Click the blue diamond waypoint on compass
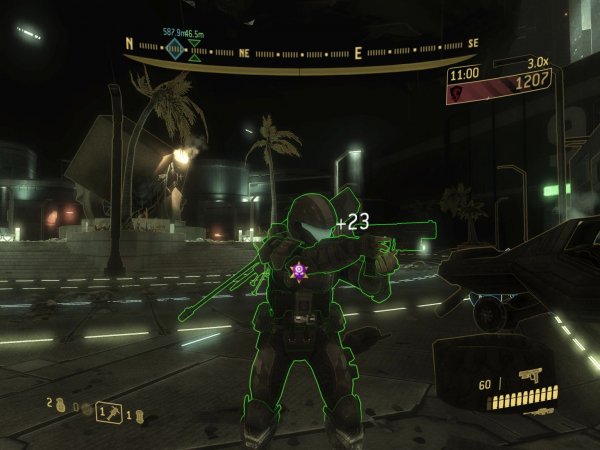The width and height of the screenshot is (600, 450). [x=176, y=50]
